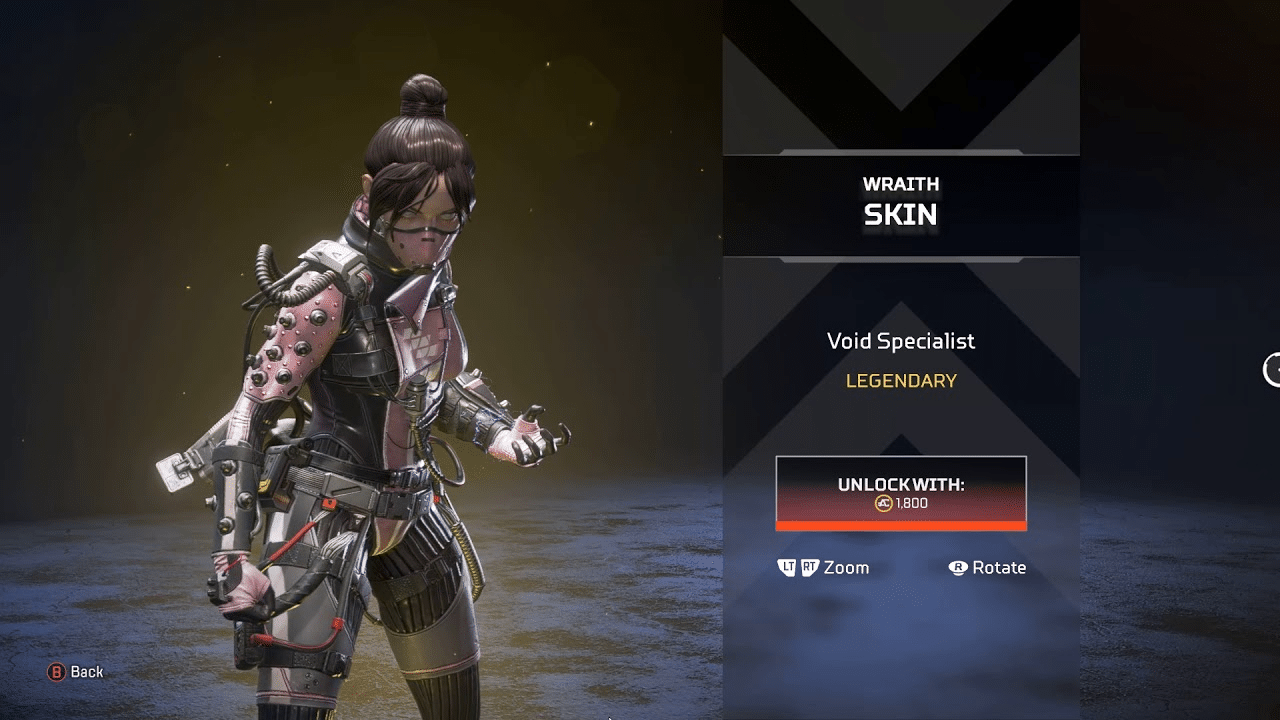Select the Void Specialist skin name

[x=900, y=341]
